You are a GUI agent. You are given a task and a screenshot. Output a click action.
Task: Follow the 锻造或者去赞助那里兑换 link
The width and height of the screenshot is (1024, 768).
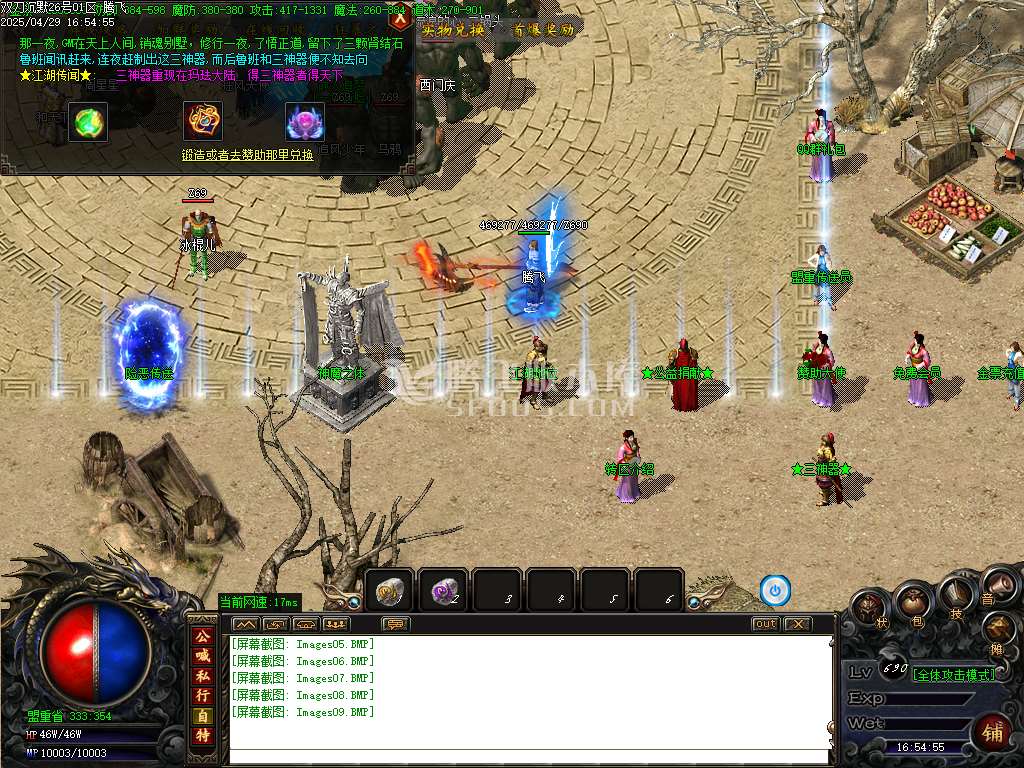247,155
